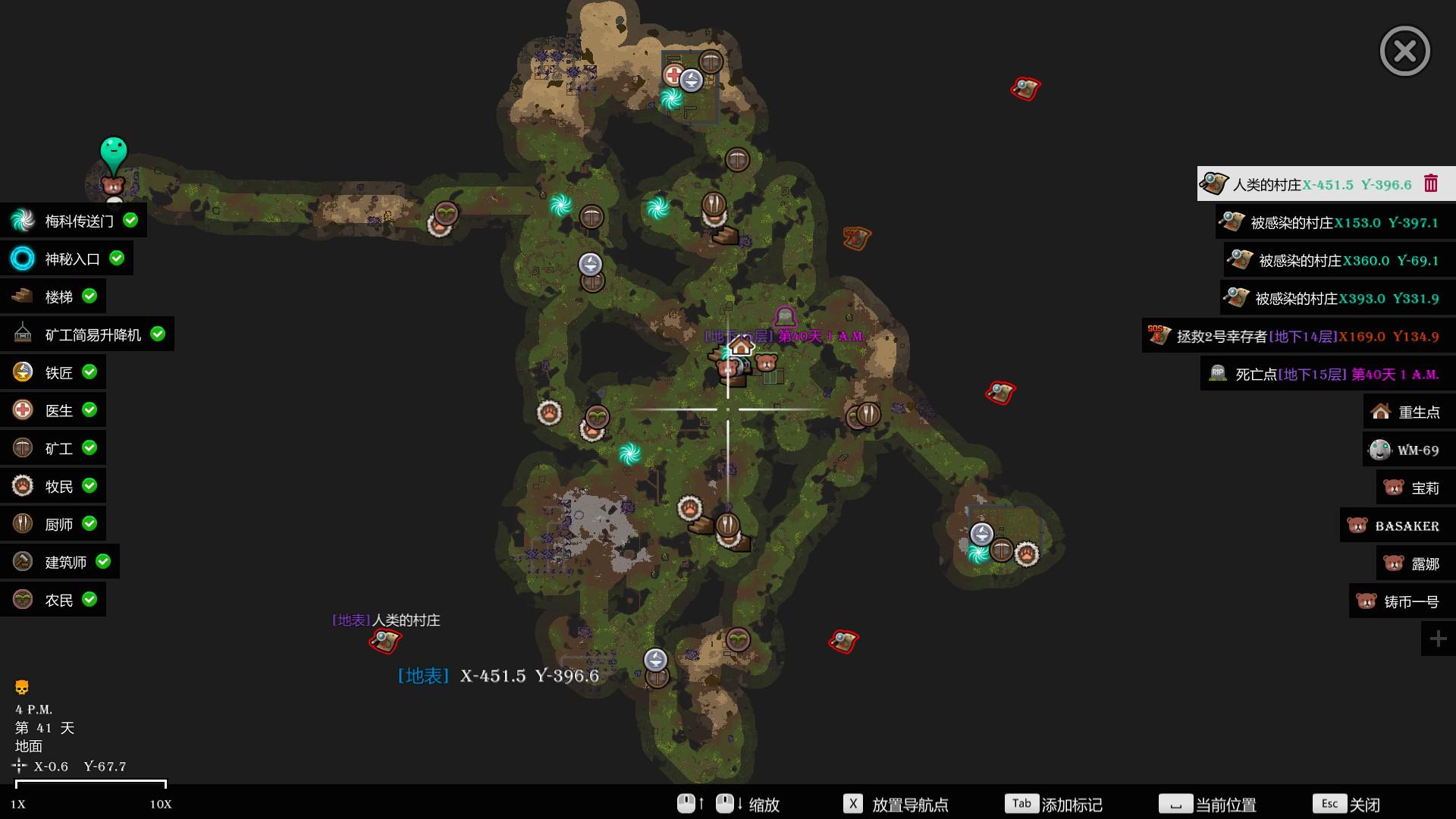This screenshot has width=1456, height=819.
Task: Toggle the 铁匠 blacksmith filter
Action: [55, 372]
